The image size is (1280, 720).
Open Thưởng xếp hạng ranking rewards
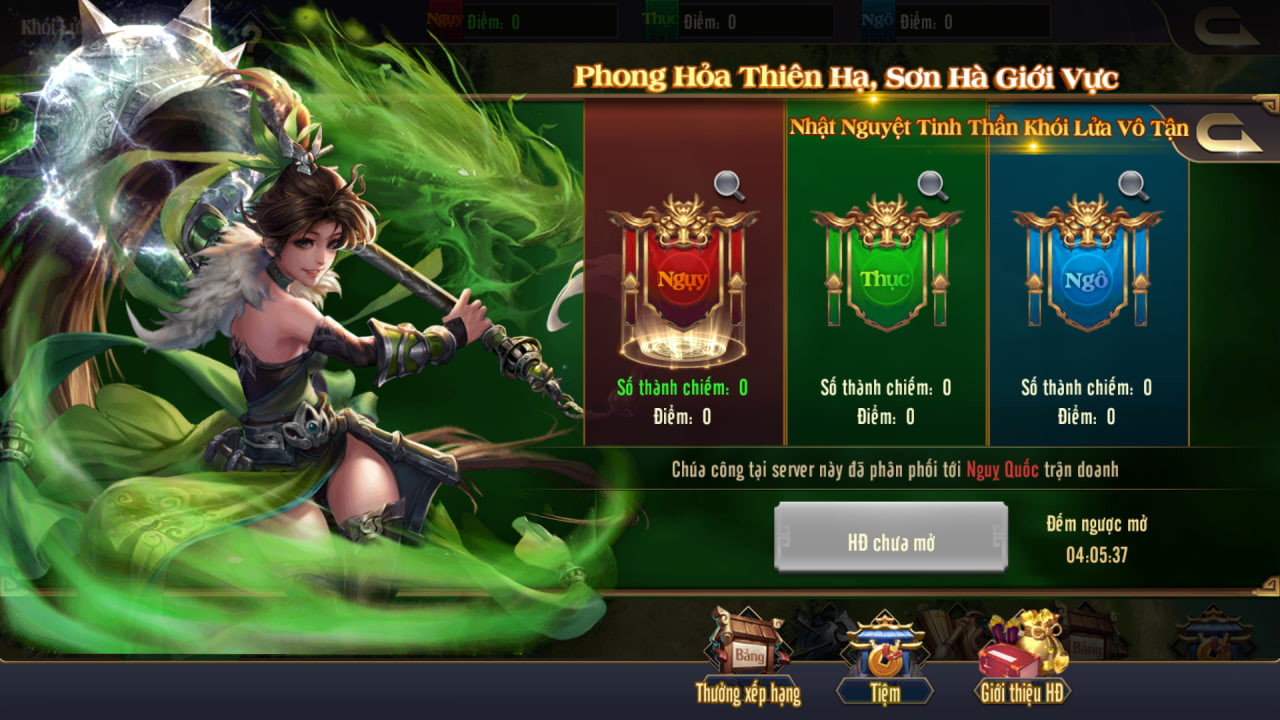(x=748, y=657)
